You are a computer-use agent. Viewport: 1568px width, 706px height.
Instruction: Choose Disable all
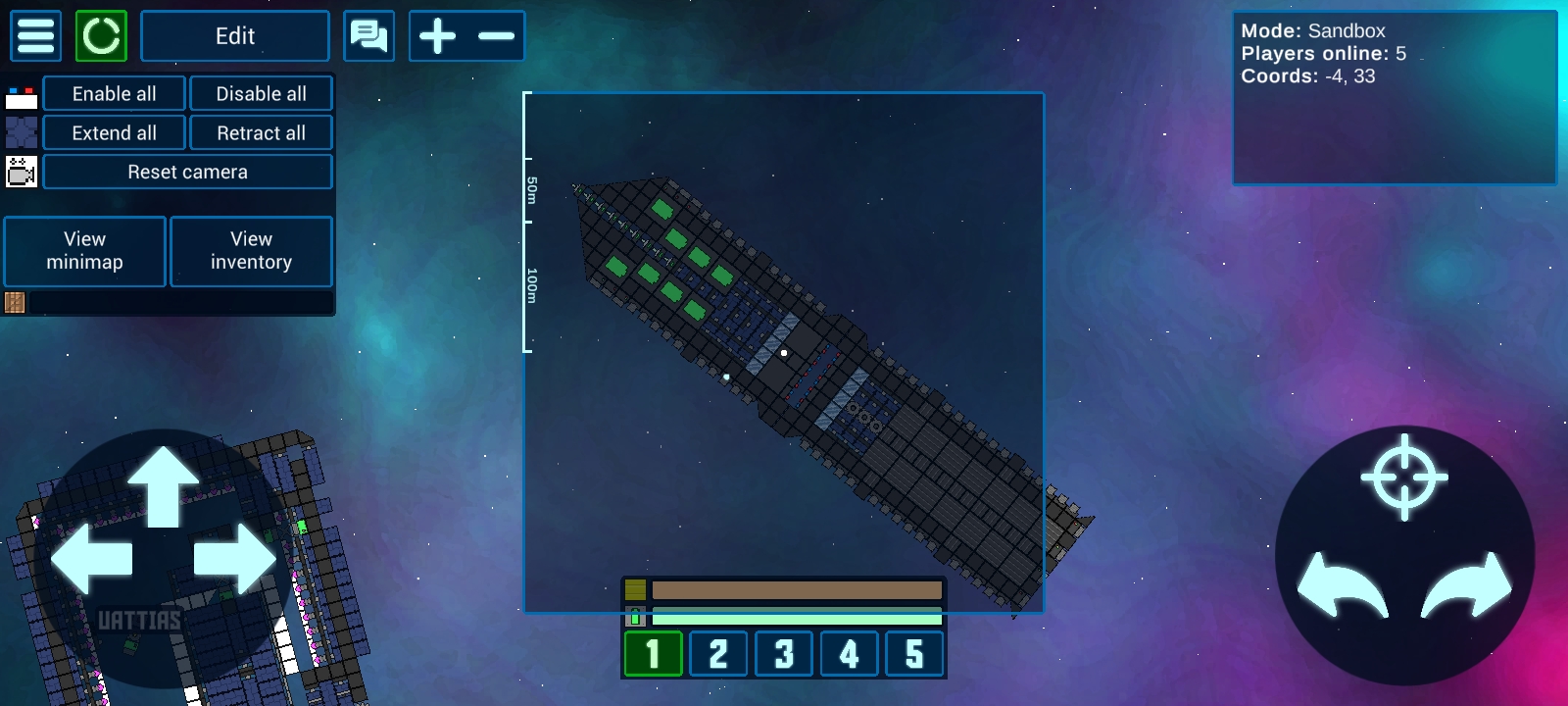pos(261,94)
